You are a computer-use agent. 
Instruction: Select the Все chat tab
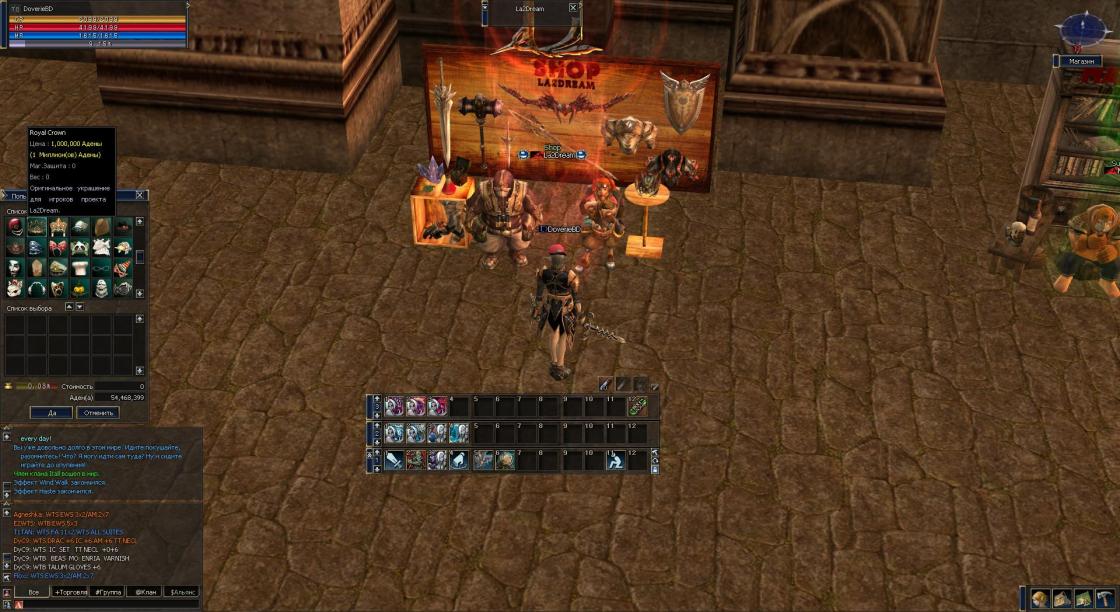(32, 592)
